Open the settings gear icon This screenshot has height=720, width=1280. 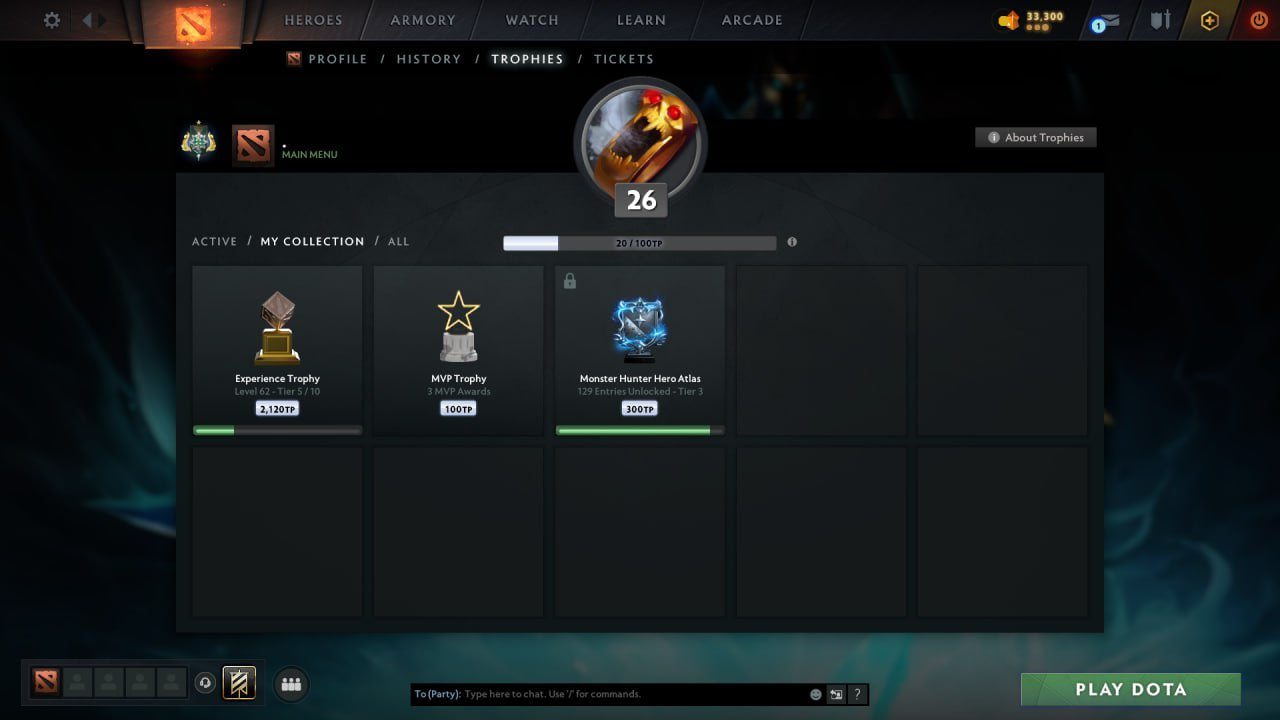coord(51,20)
